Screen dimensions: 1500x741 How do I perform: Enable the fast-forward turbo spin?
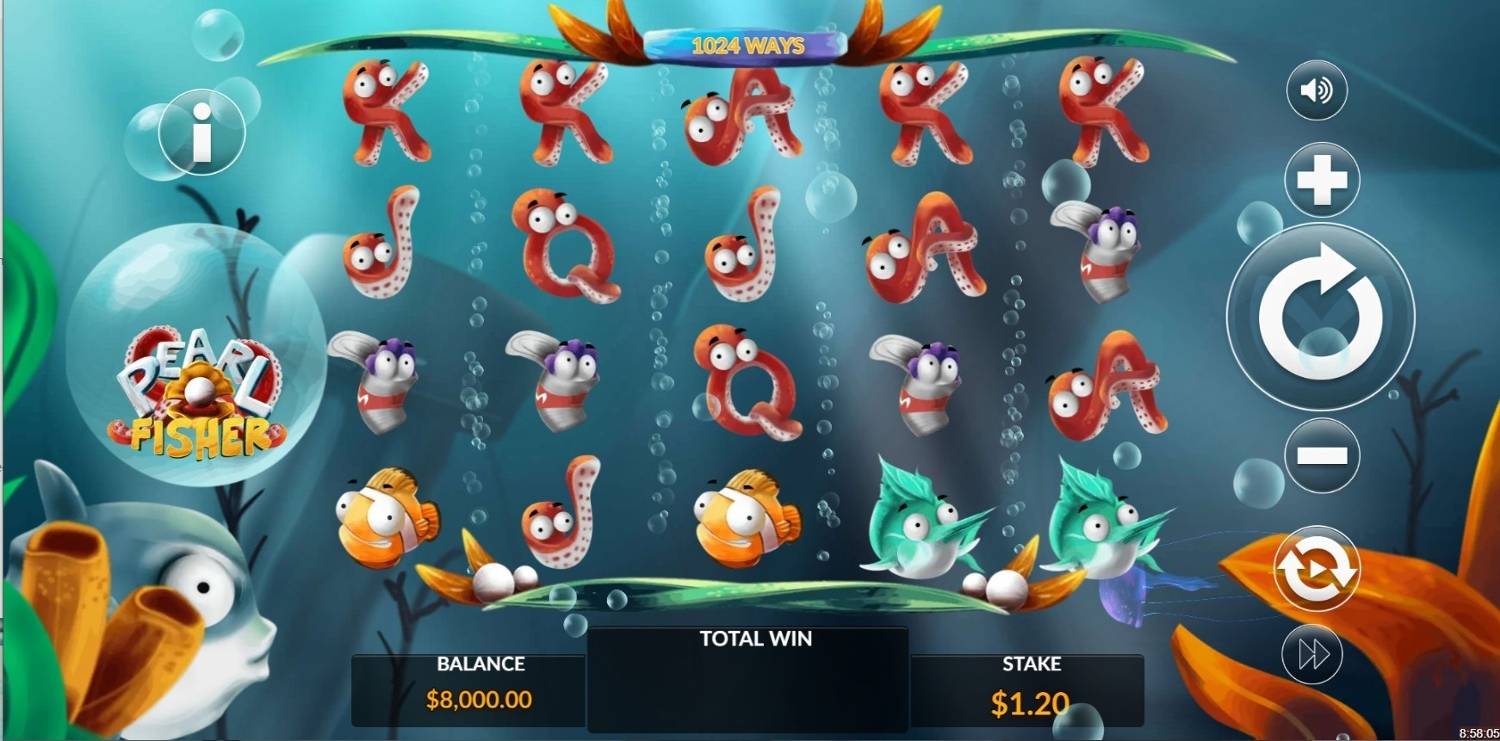1313,654
